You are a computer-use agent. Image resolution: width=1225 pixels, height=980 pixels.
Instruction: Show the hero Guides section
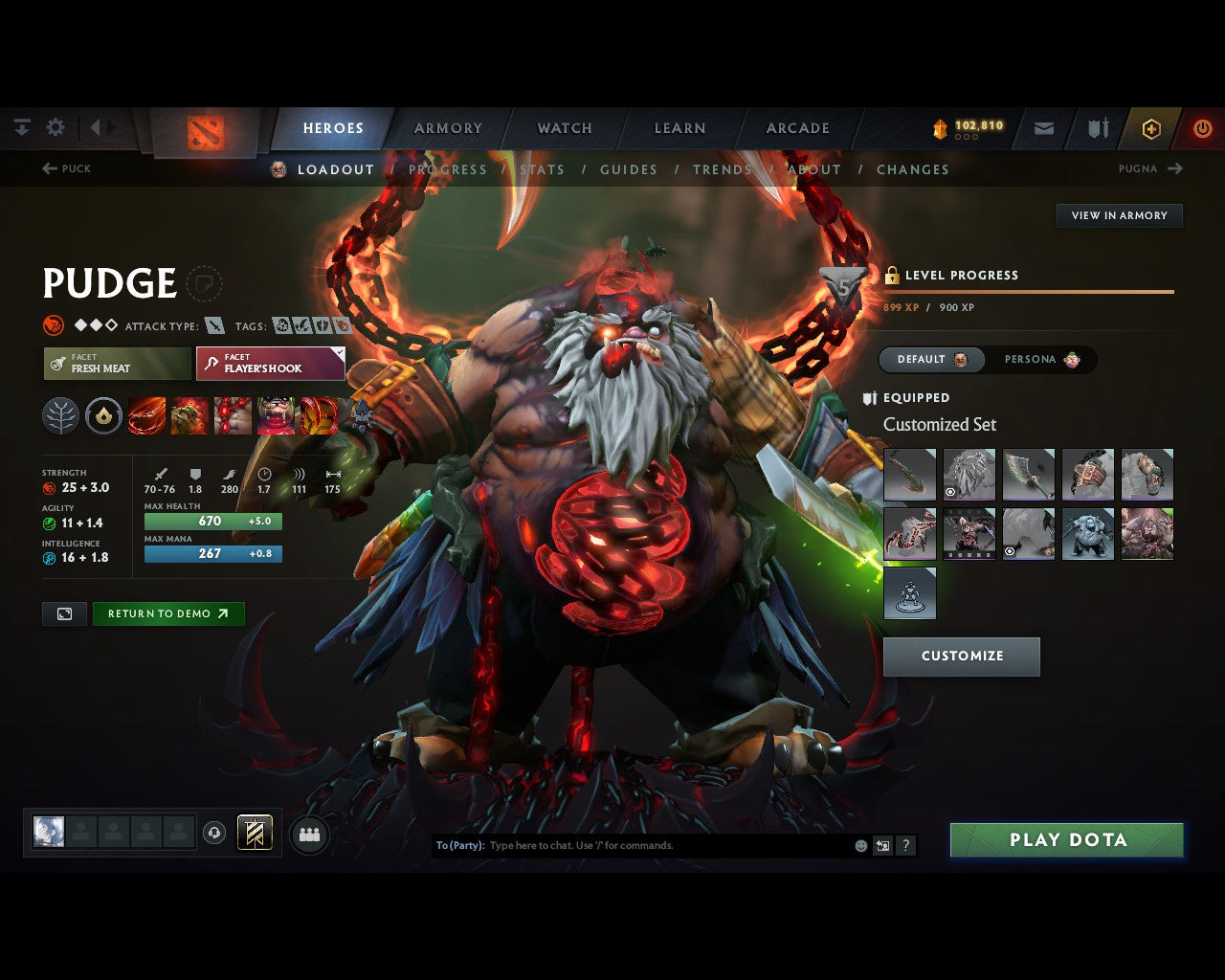(x=628, y=169)
